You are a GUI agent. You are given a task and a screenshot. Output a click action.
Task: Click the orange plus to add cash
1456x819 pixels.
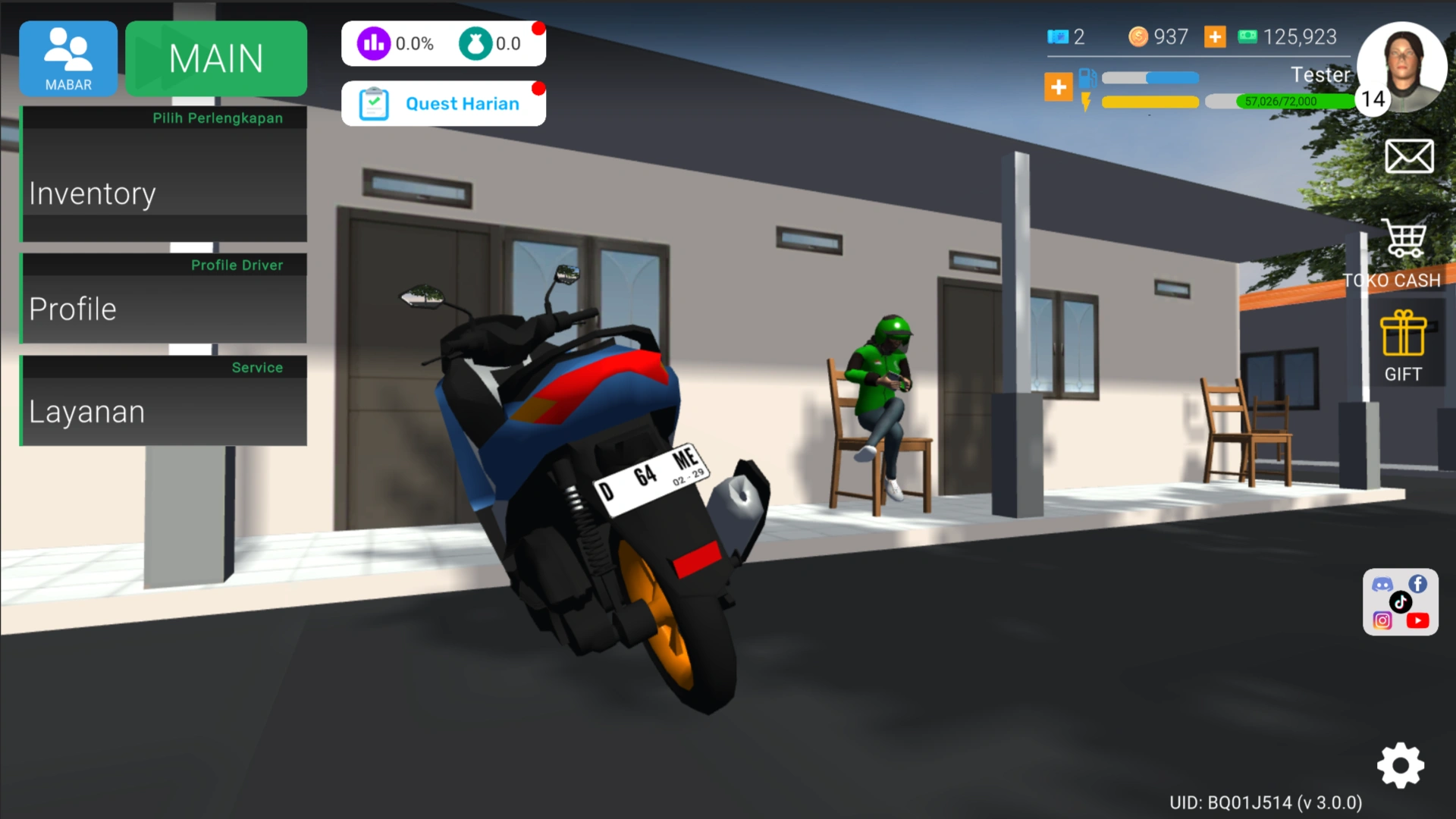pyautogui.click(x=1215, y=36)
